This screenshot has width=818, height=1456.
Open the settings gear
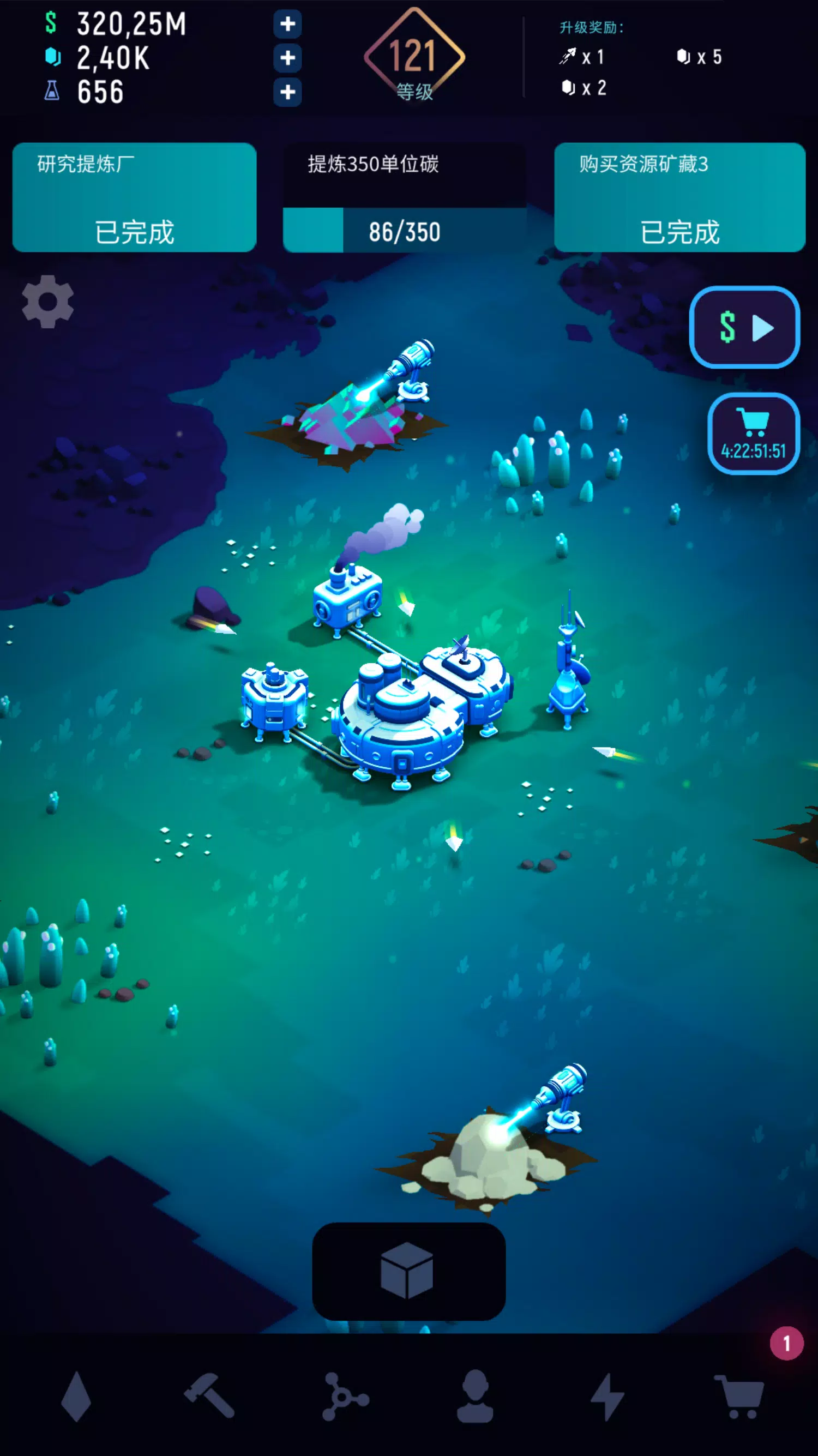pyautogui.click(x=47, y=302)
